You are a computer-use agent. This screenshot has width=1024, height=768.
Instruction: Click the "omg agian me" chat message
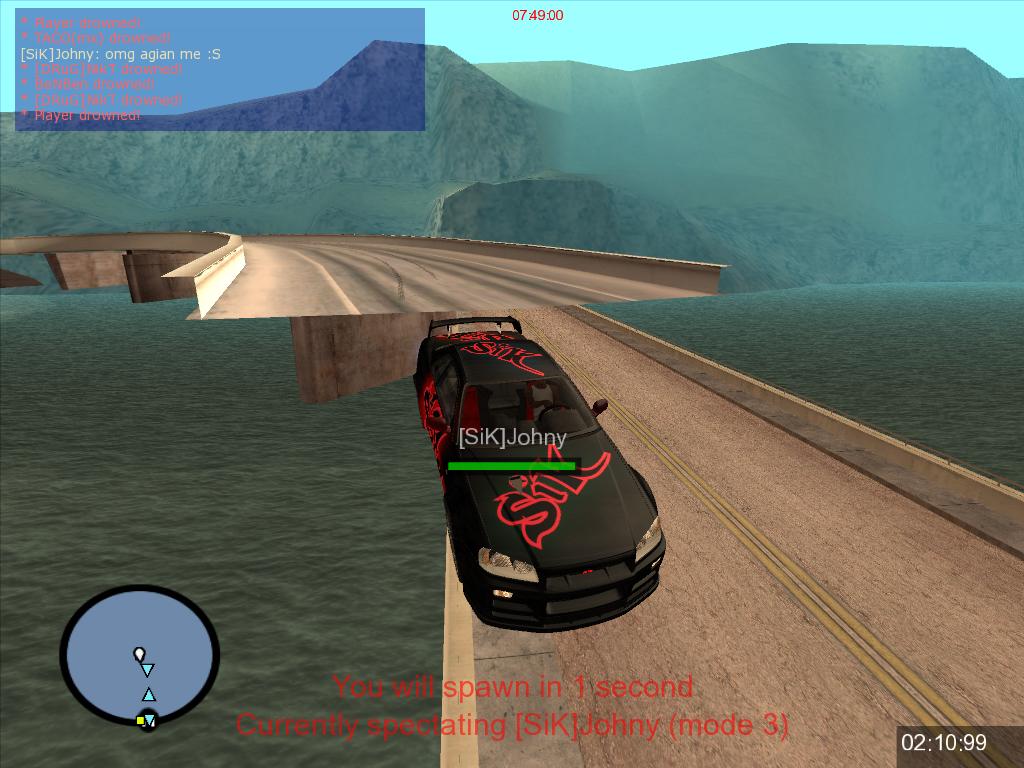[121, 53]
